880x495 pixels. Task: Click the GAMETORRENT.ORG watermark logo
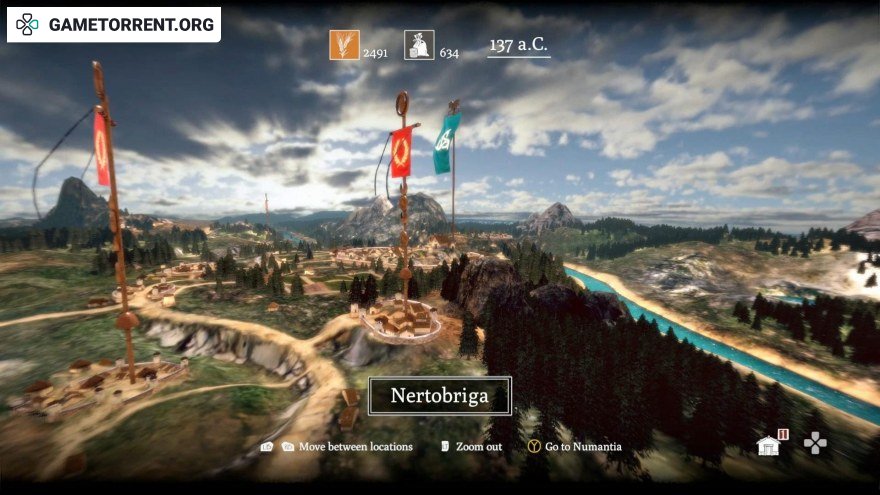(114, 25)
